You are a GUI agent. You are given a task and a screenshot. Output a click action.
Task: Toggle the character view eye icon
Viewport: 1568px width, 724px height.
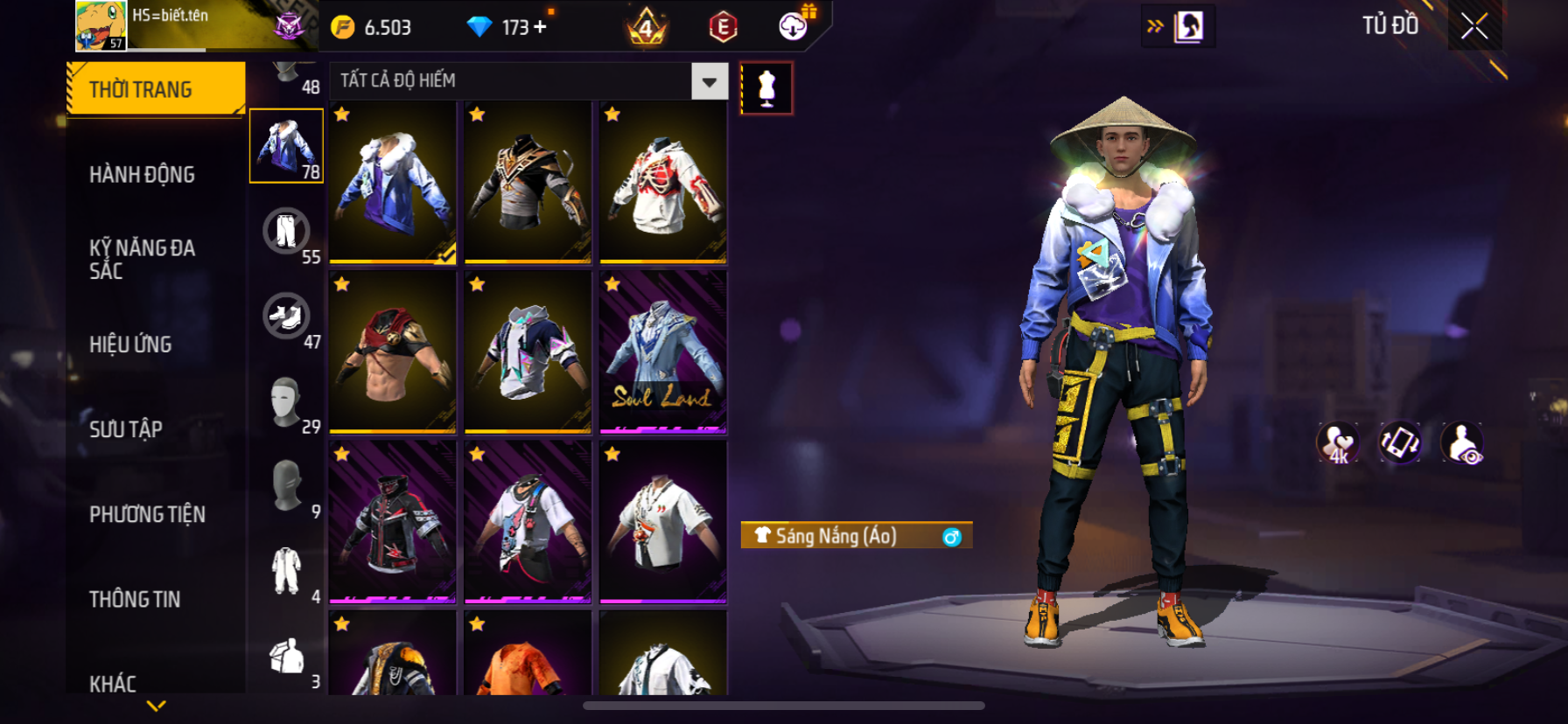(x=1462, y=443)
